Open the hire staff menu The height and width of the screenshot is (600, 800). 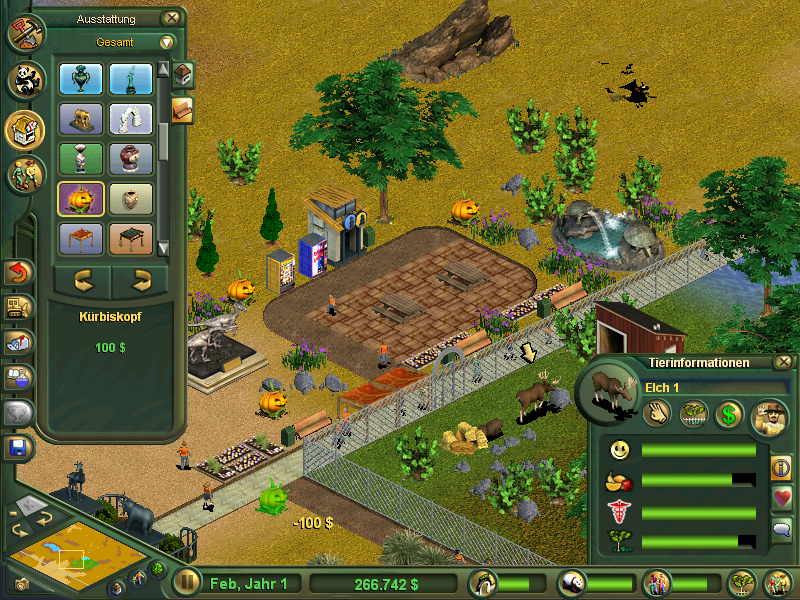[26, 174]
